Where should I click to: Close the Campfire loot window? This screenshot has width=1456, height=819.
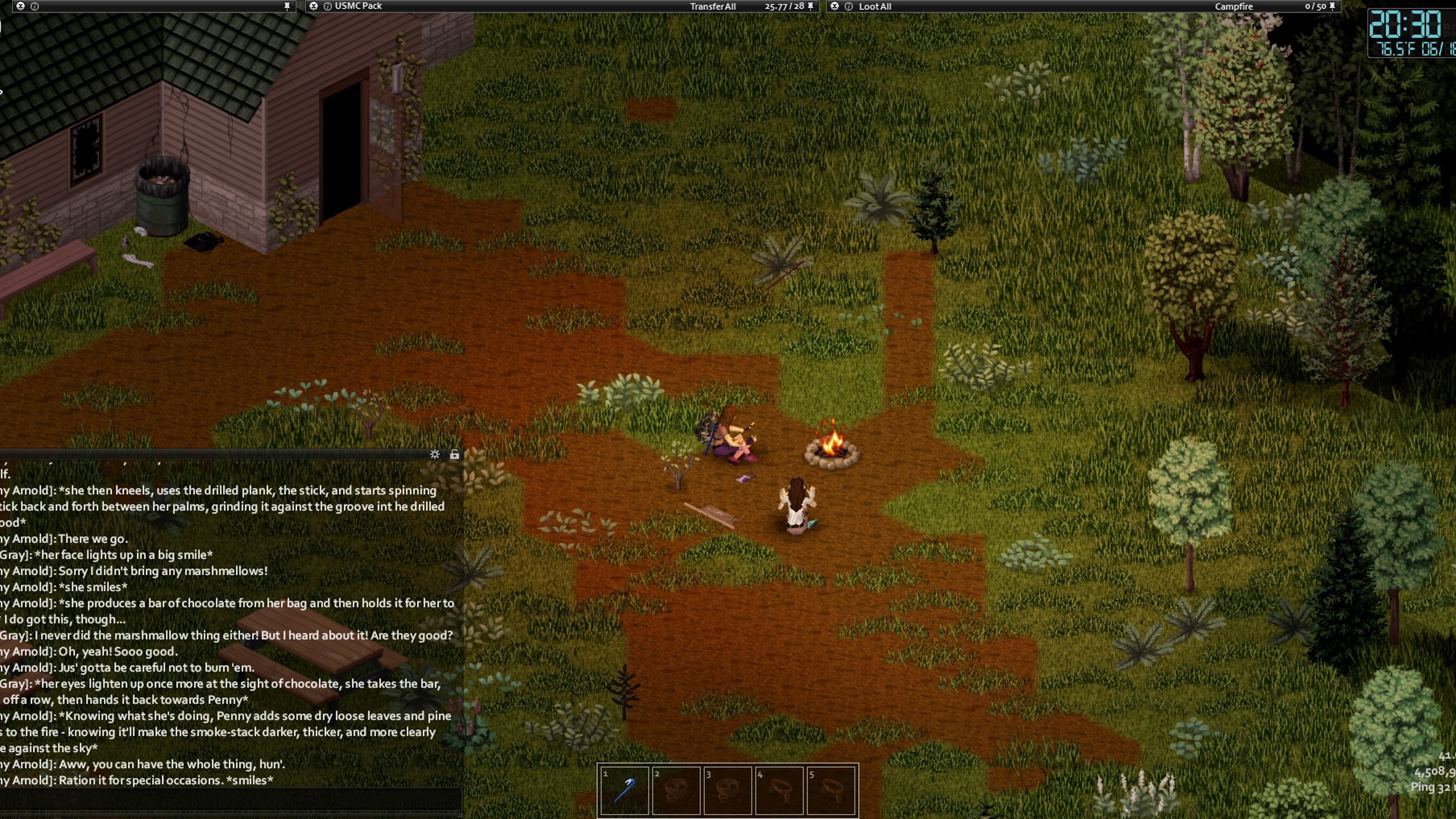(x=835, y=6)
